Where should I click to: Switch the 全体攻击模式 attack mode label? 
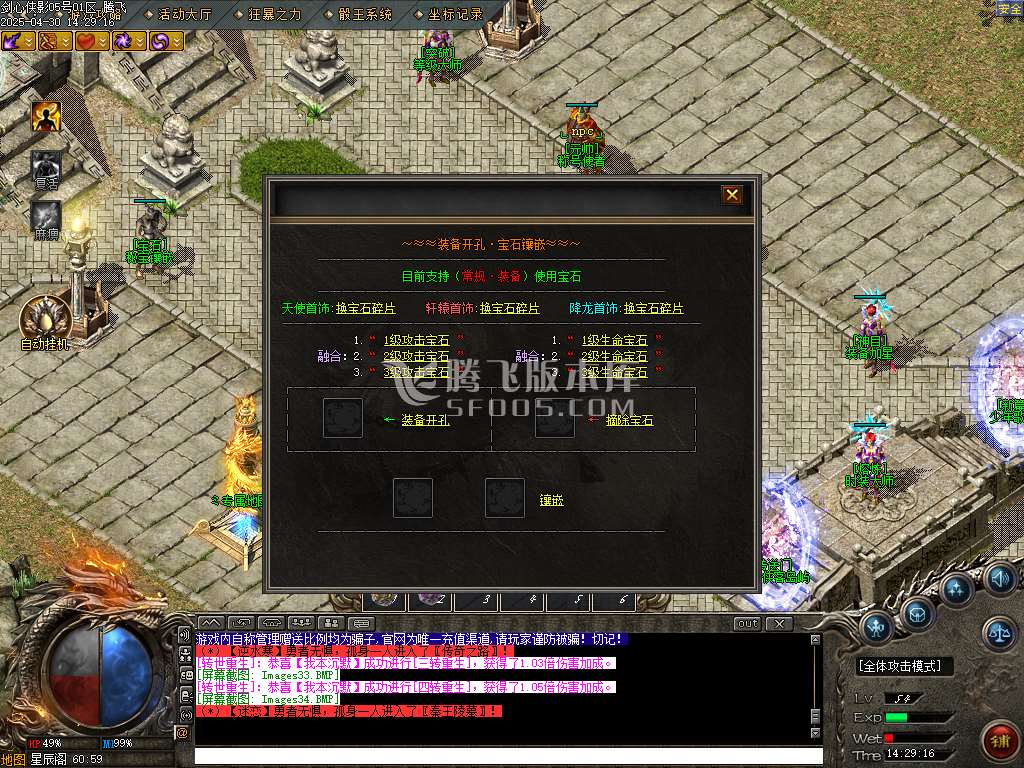[905, 666]
